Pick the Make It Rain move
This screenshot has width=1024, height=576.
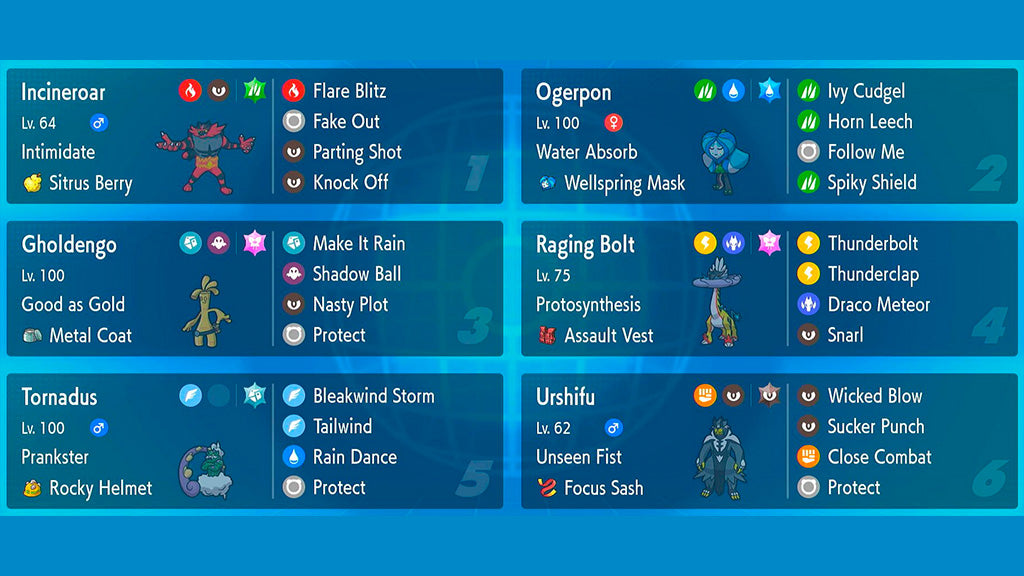pyautogui.click(x=358, y=244)
